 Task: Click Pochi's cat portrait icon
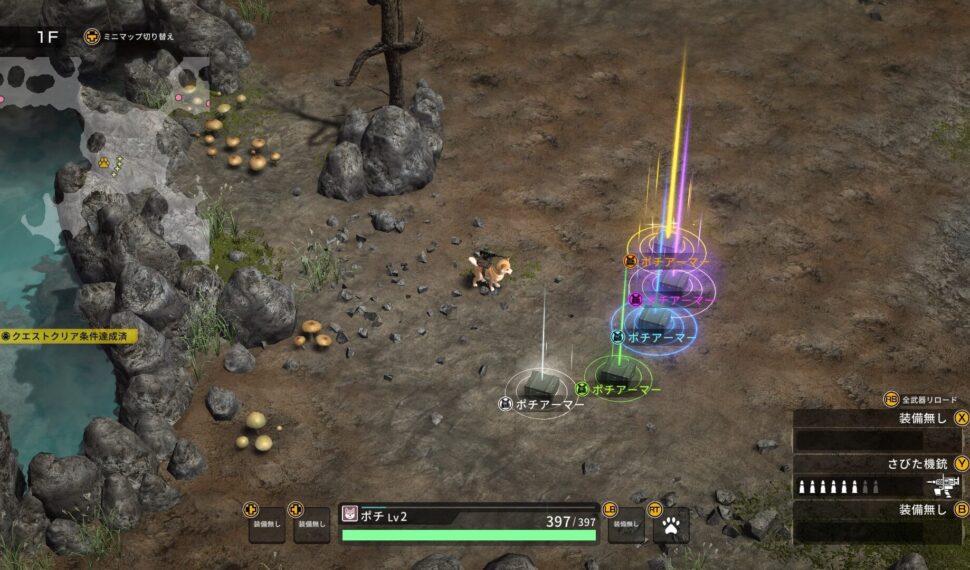coord(350,514)
